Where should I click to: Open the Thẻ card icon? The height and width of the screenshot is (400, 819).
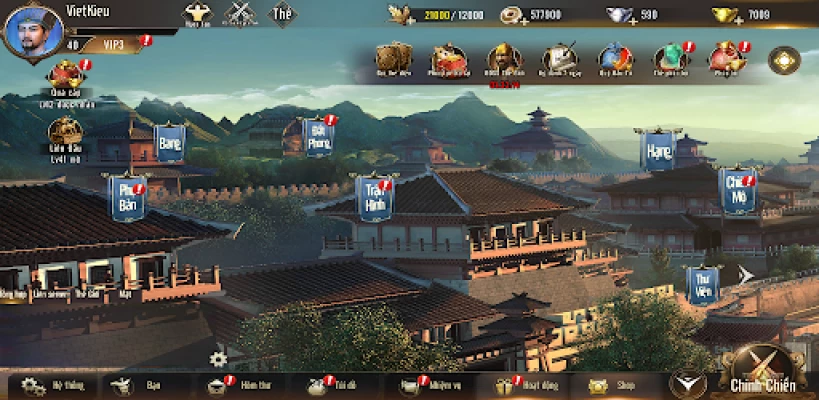(x=283, y=15)
